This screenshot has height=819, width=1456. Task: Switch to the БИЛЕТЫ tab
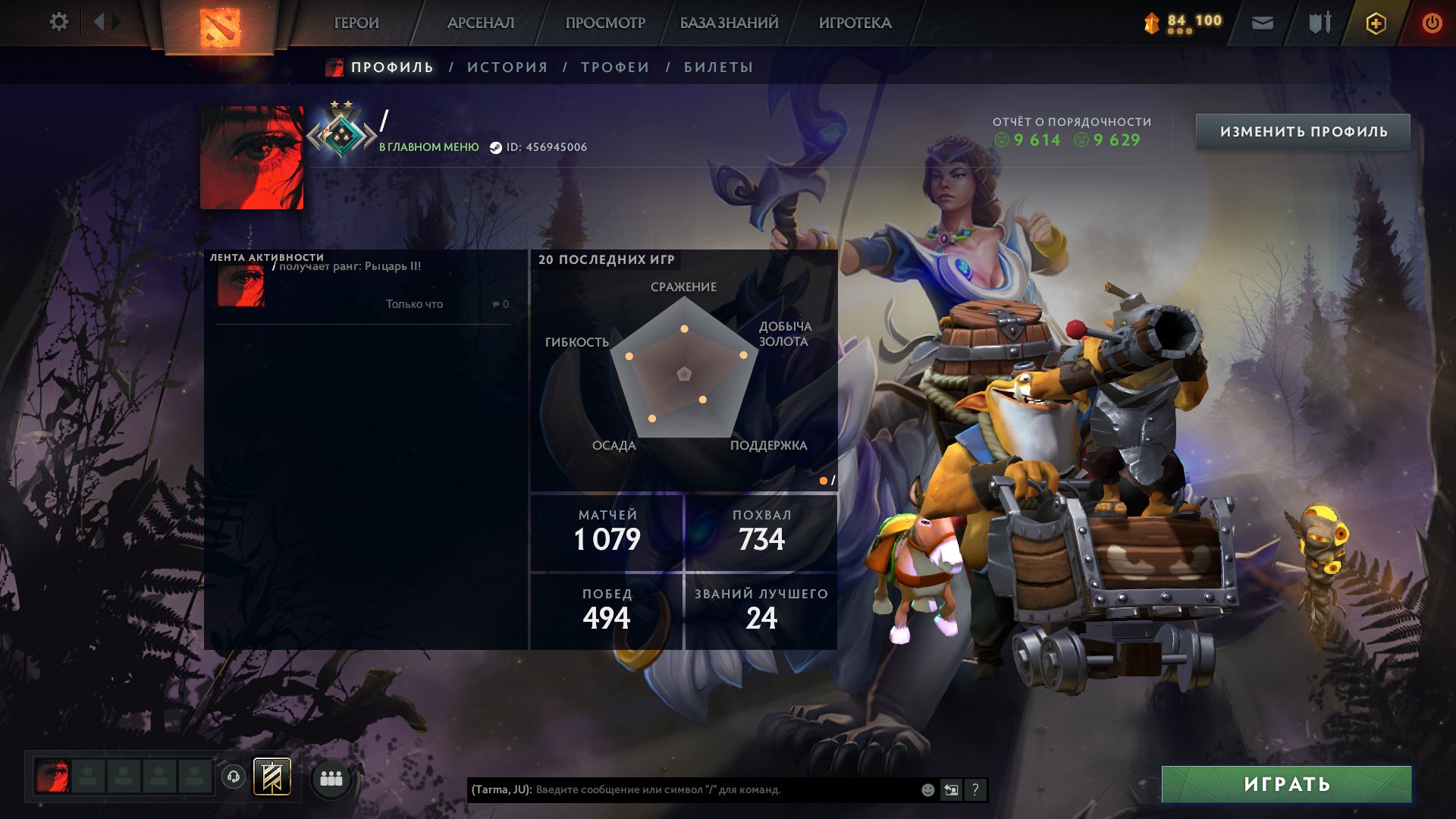(718, 67)
